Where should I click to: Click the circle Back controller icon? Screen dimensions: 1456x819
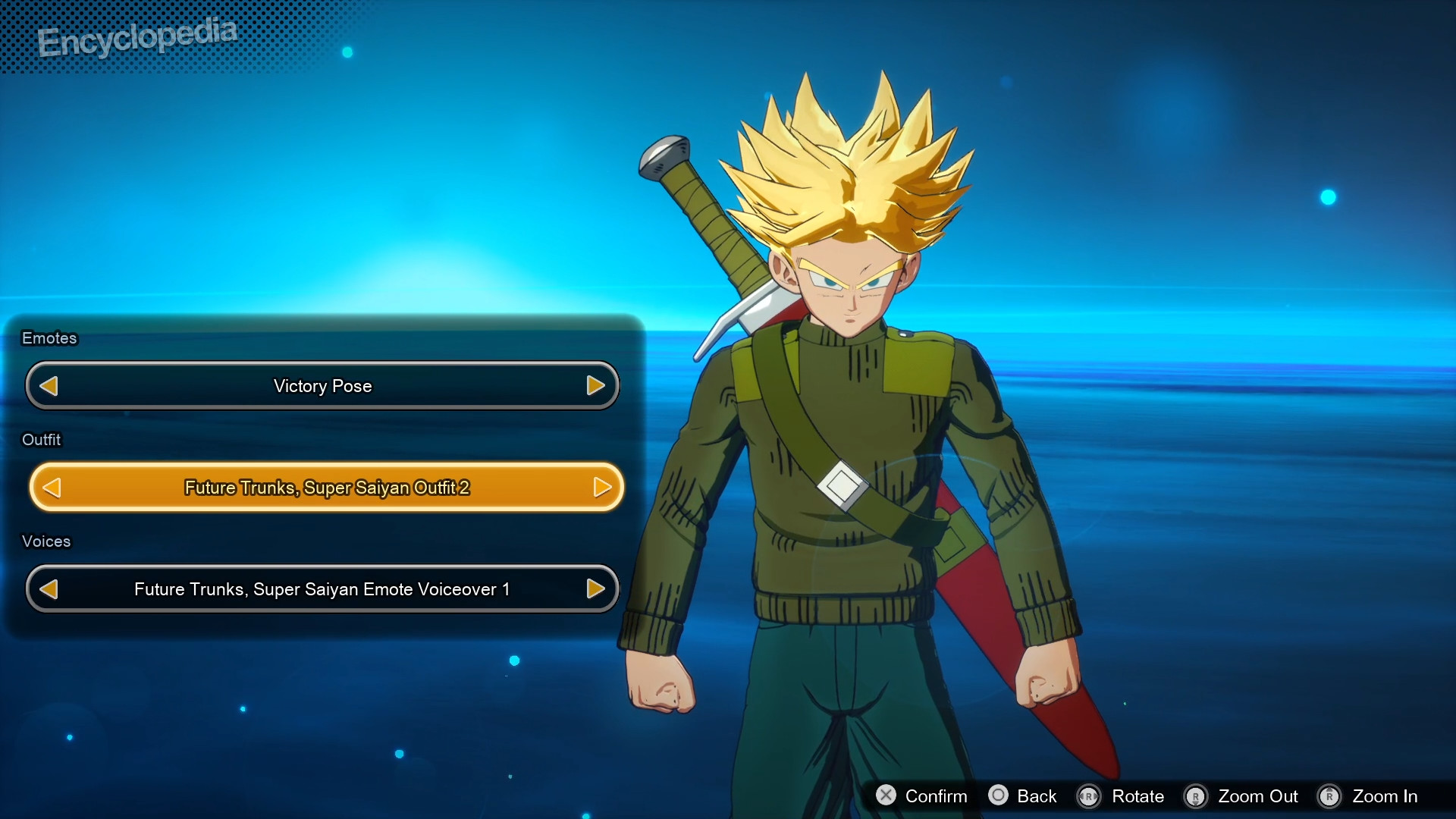click(x=999, y=796)
